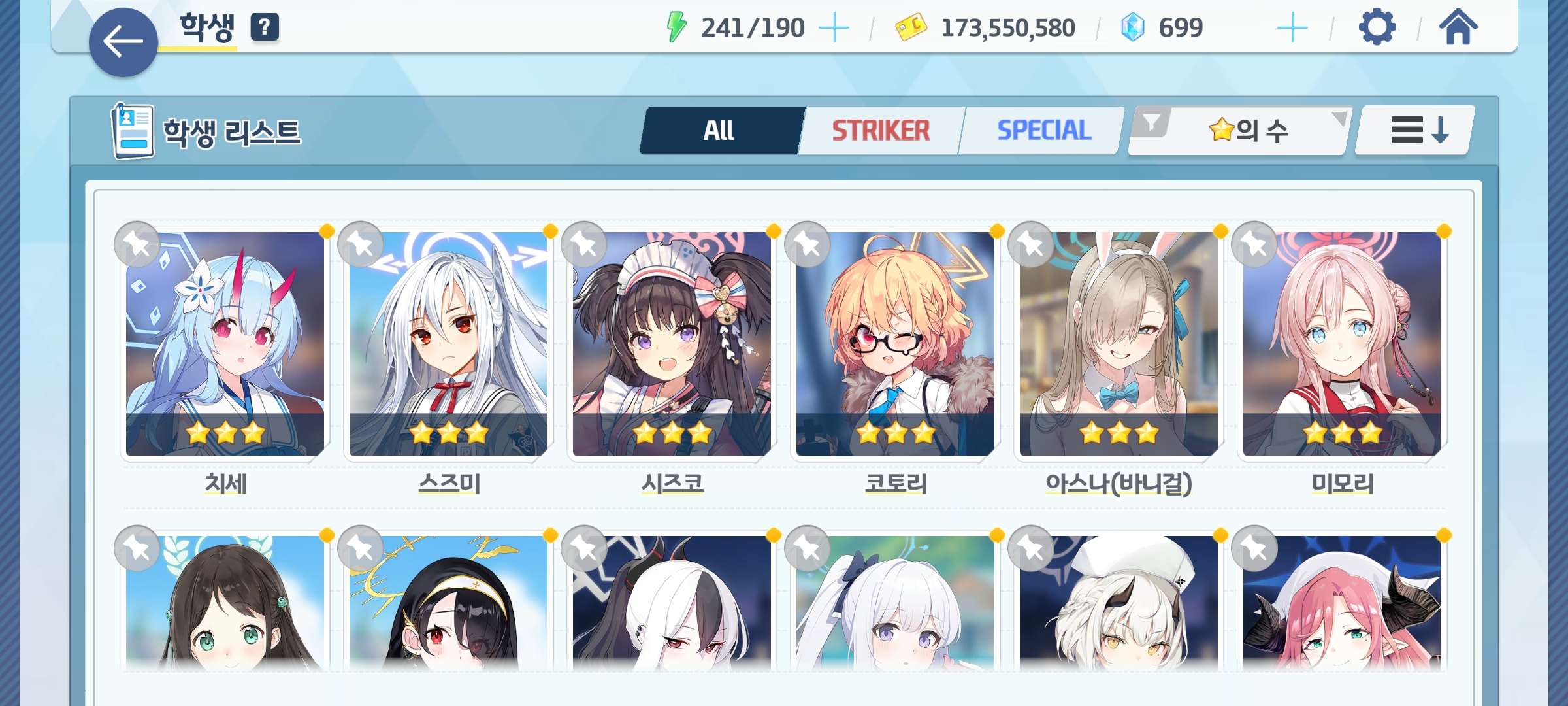Toggle the sort order direction
1568x706 pixels.
click(1415, 130)
